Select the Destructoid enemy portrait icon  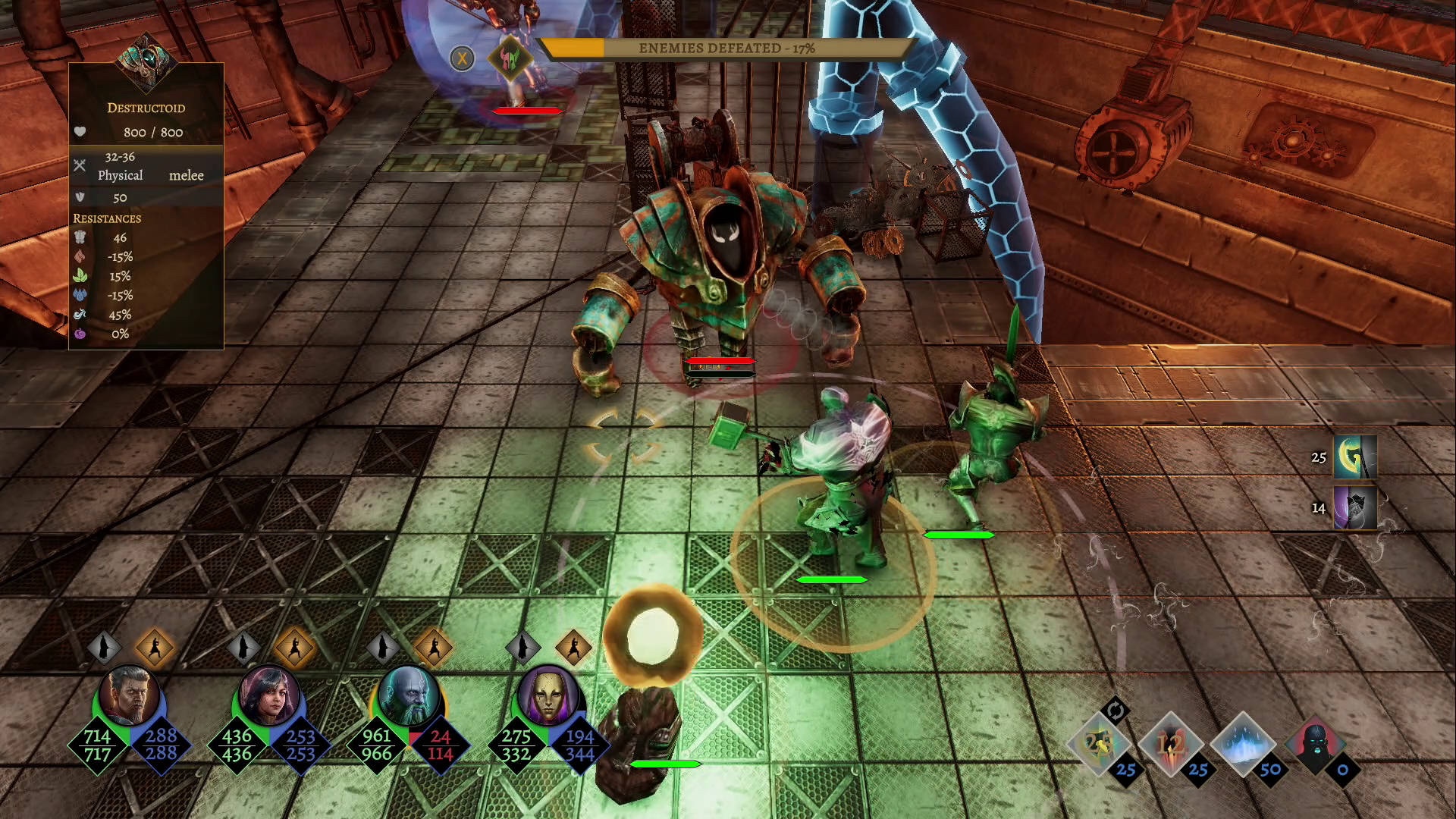(146, 62)
